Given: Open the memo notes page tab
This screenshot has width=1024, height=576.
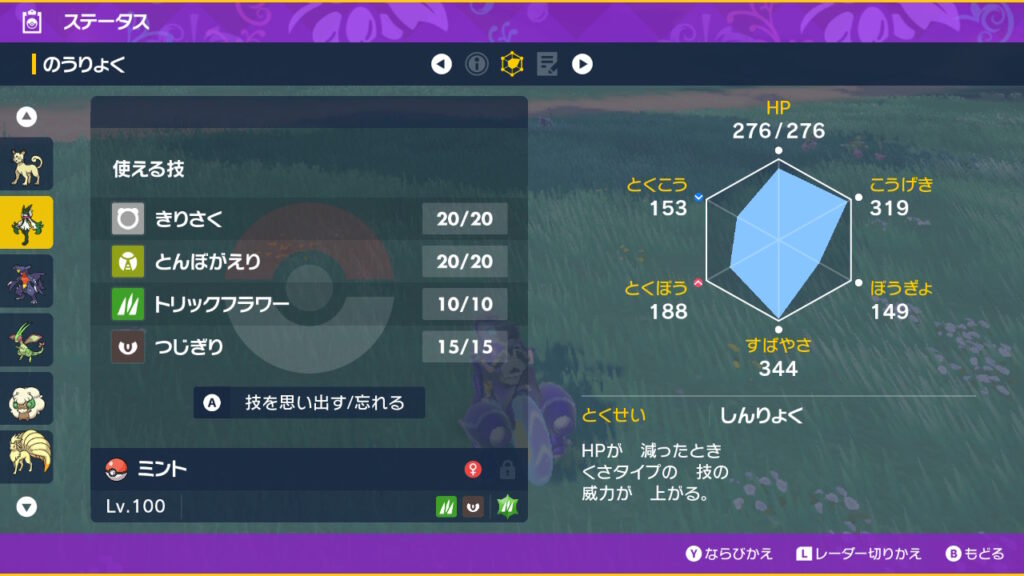Looking at the screenshot, I should pyautogui.click(x=547, y=65).
